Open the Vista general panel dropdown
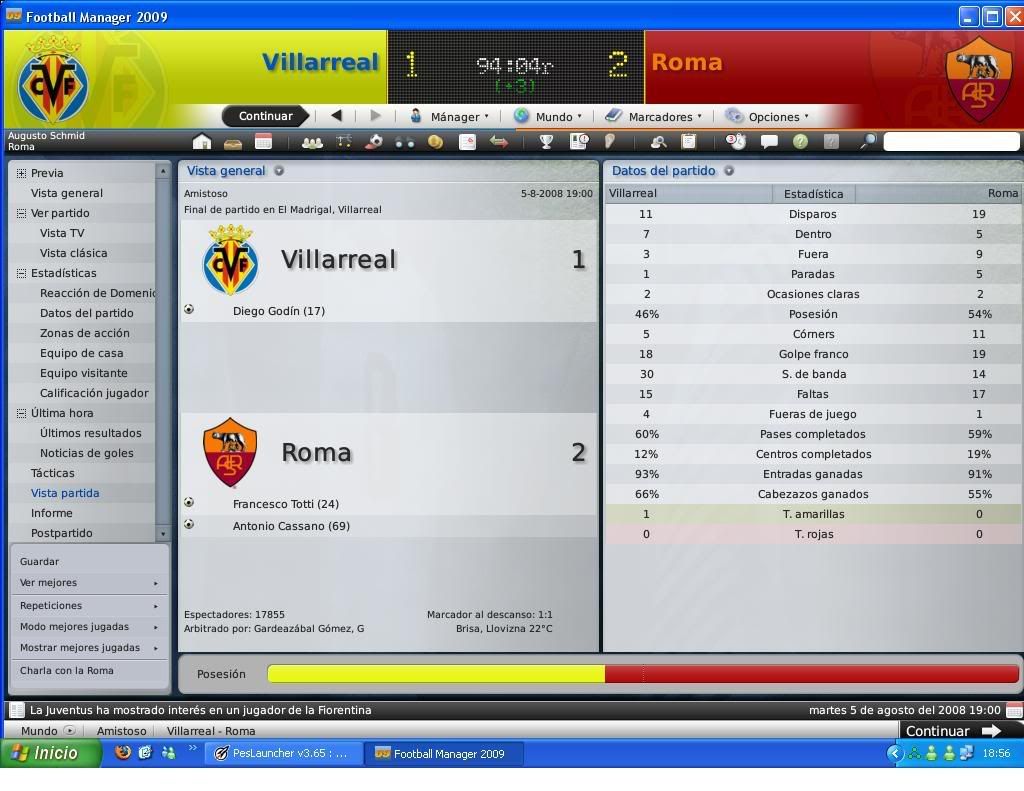This screenshot has height=791, width=1024. pyautogui.click(x=279, y=171)
